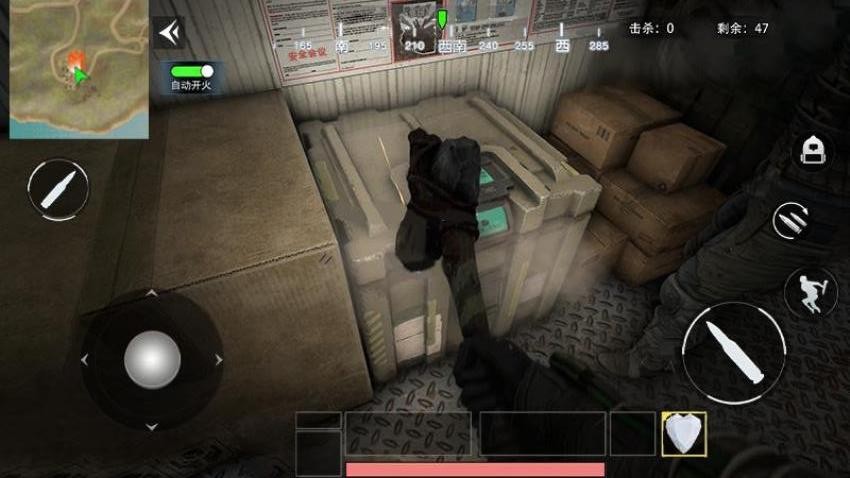The height and width of the screenshot is (478, 850).
Task: Reload the weapon with the bullets icon
Action: pyautogui.click(x=793, y=220)
